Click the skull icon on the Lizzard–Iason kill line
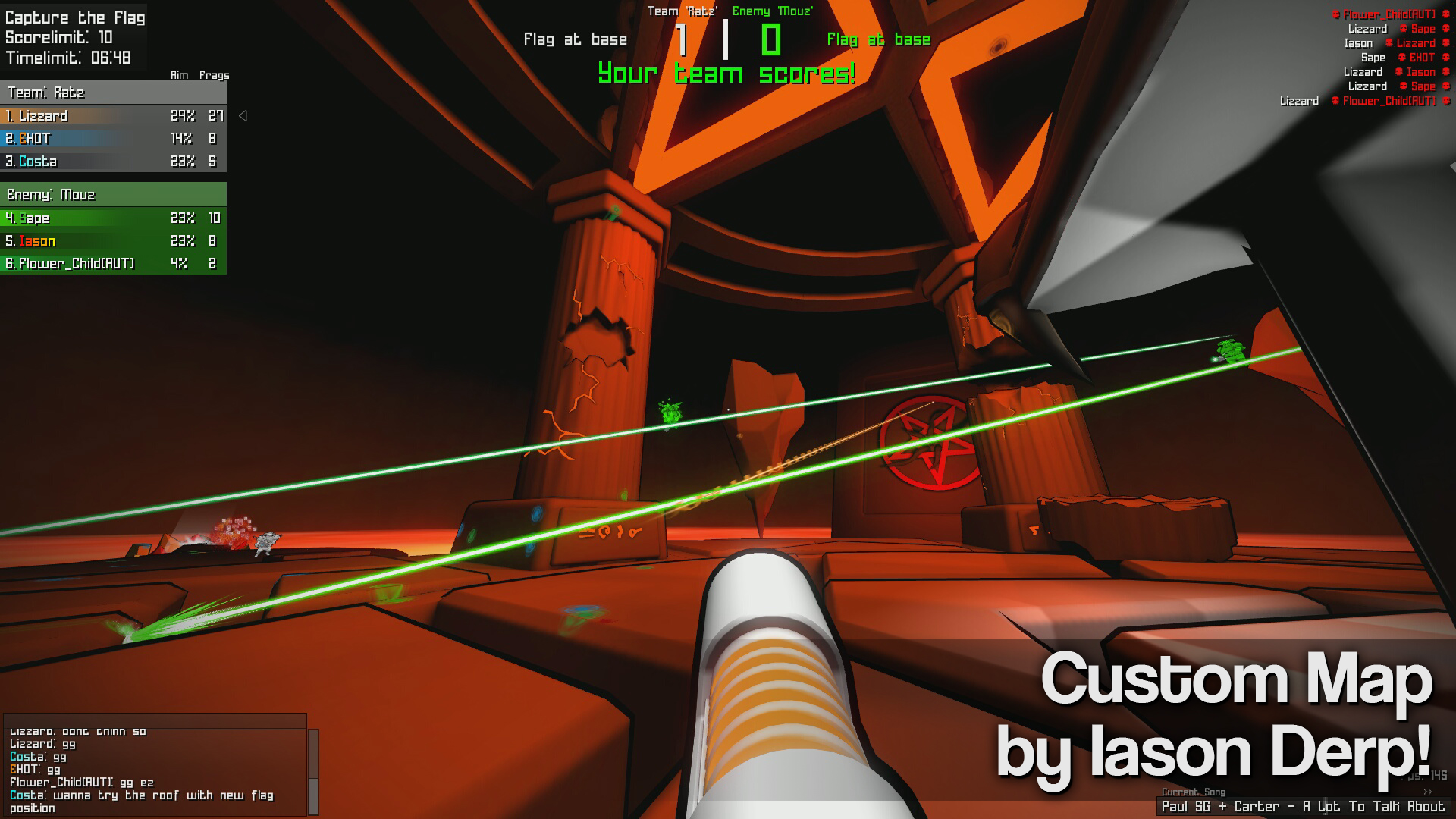Viewport: 1456px width, 819px height. (x=1398, y=72)
